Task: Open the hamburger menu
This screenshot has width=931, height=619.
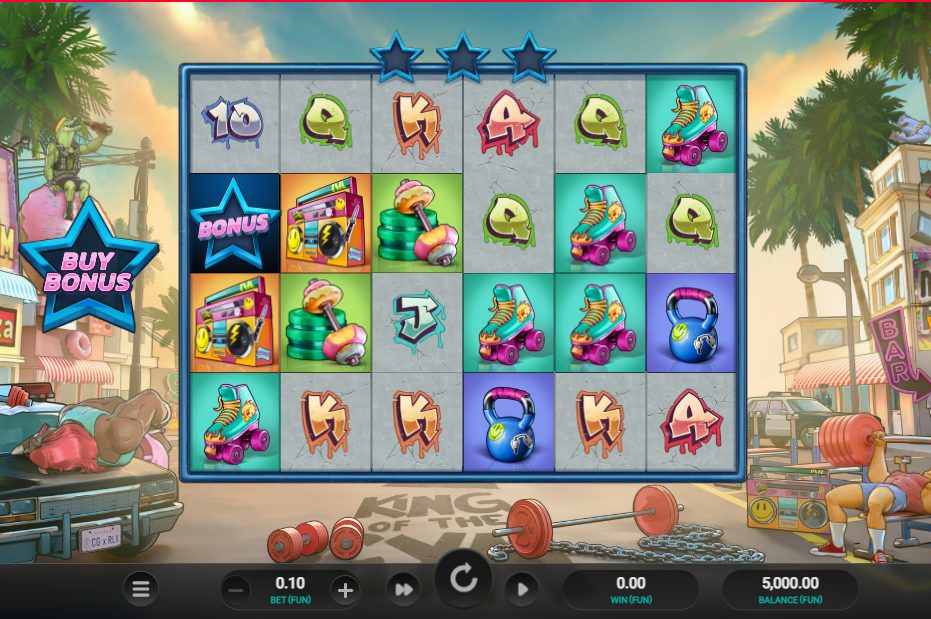Action: tap(141, 589)
